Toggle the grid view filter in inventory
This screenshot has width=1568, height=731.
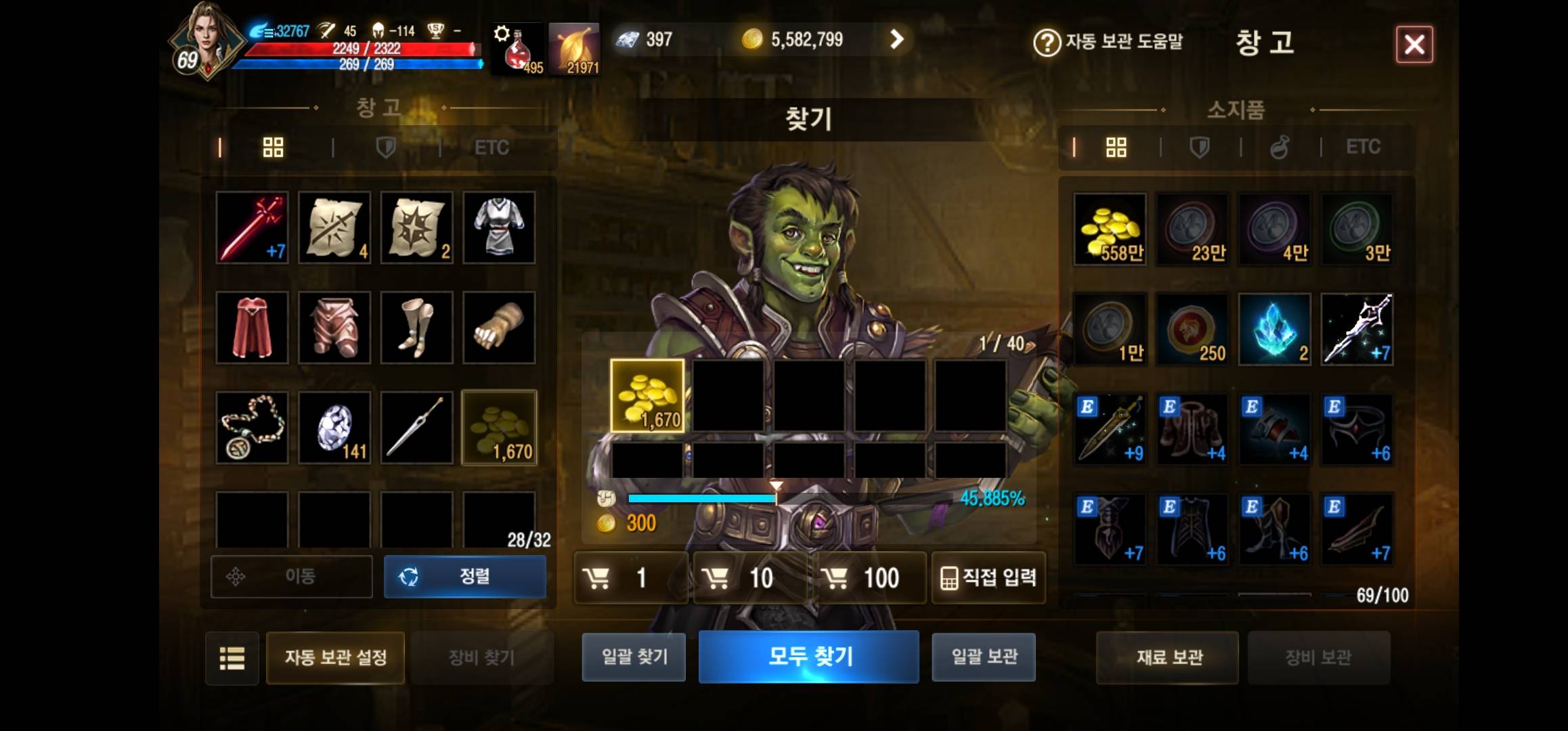(x=1117, y=146)
